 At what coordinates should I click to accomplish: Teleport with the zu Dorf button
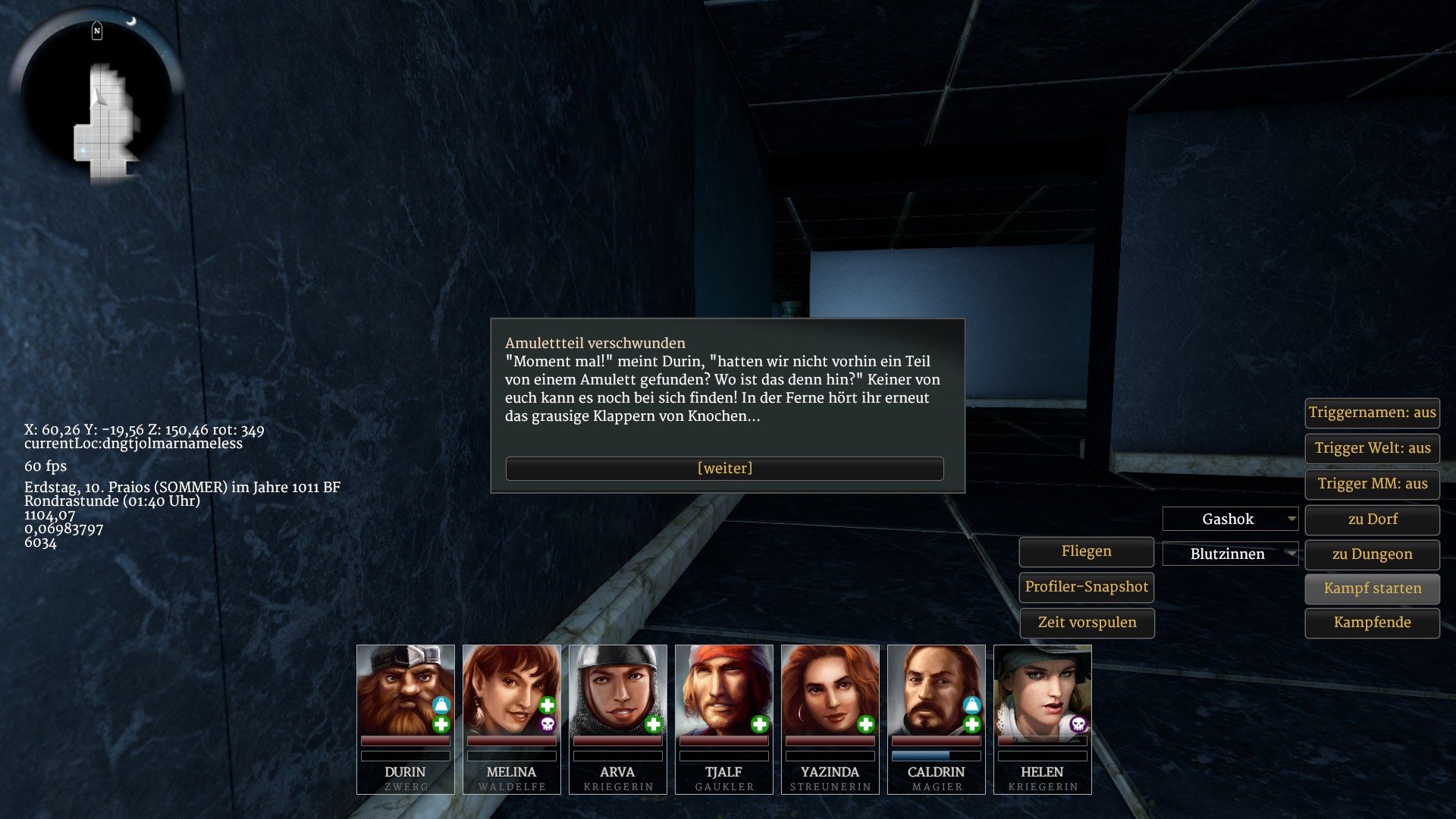tap(1372, 519)
